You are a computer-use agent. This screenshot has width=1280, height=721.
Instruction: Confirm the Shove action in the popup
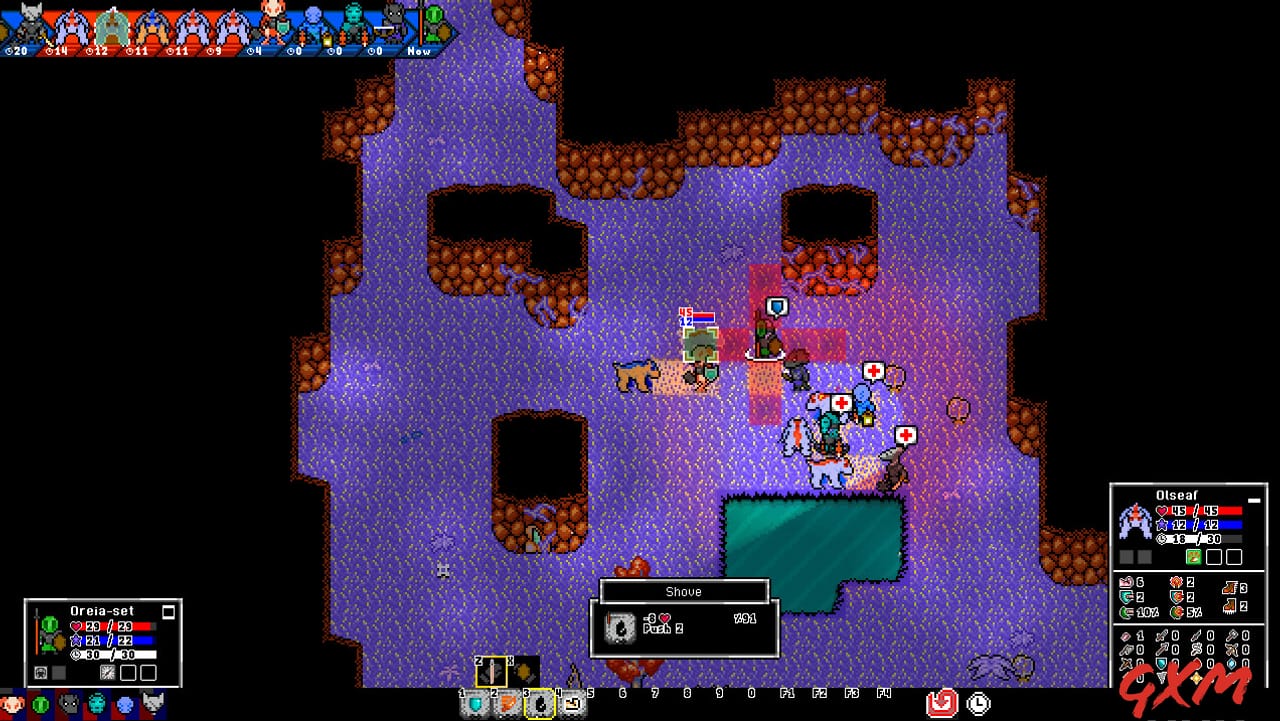coord(683,591)
